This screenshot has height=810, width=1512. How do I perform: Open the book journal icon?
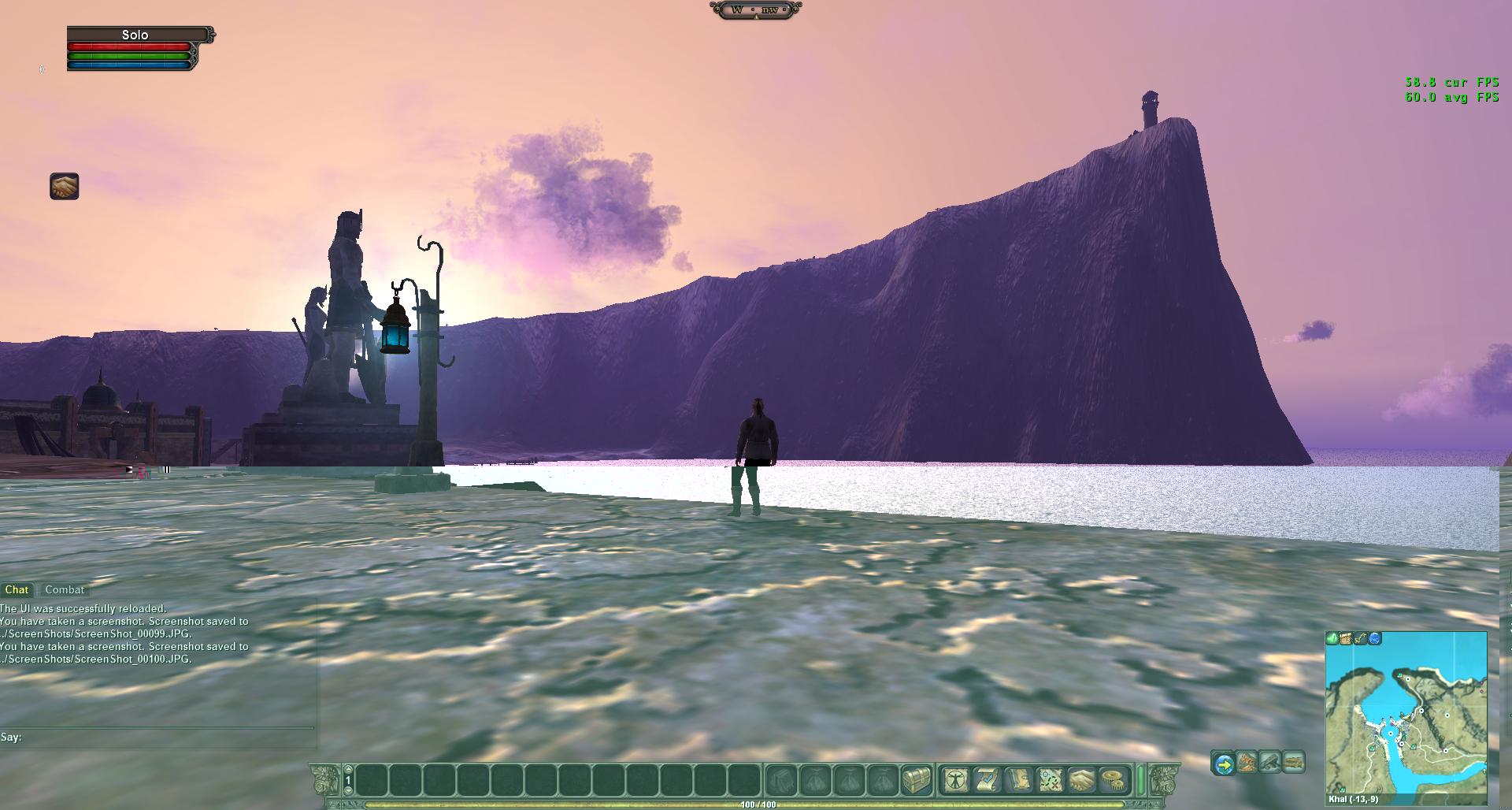click(1018, 780)
